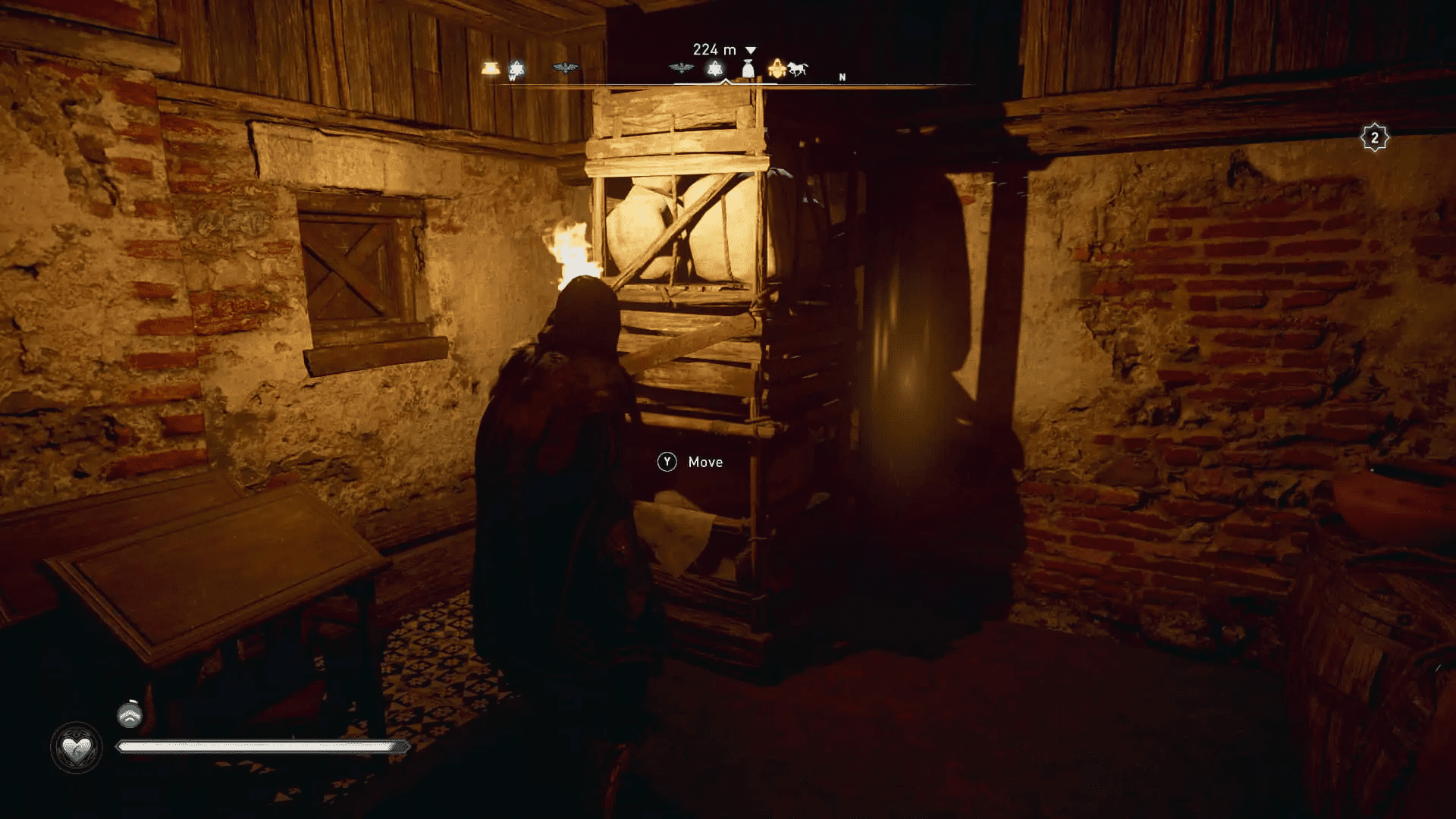Select the raven marker on the compass
Image resolution: width=1456 pixels, height=819 pixels.
[x=565, y=67]
